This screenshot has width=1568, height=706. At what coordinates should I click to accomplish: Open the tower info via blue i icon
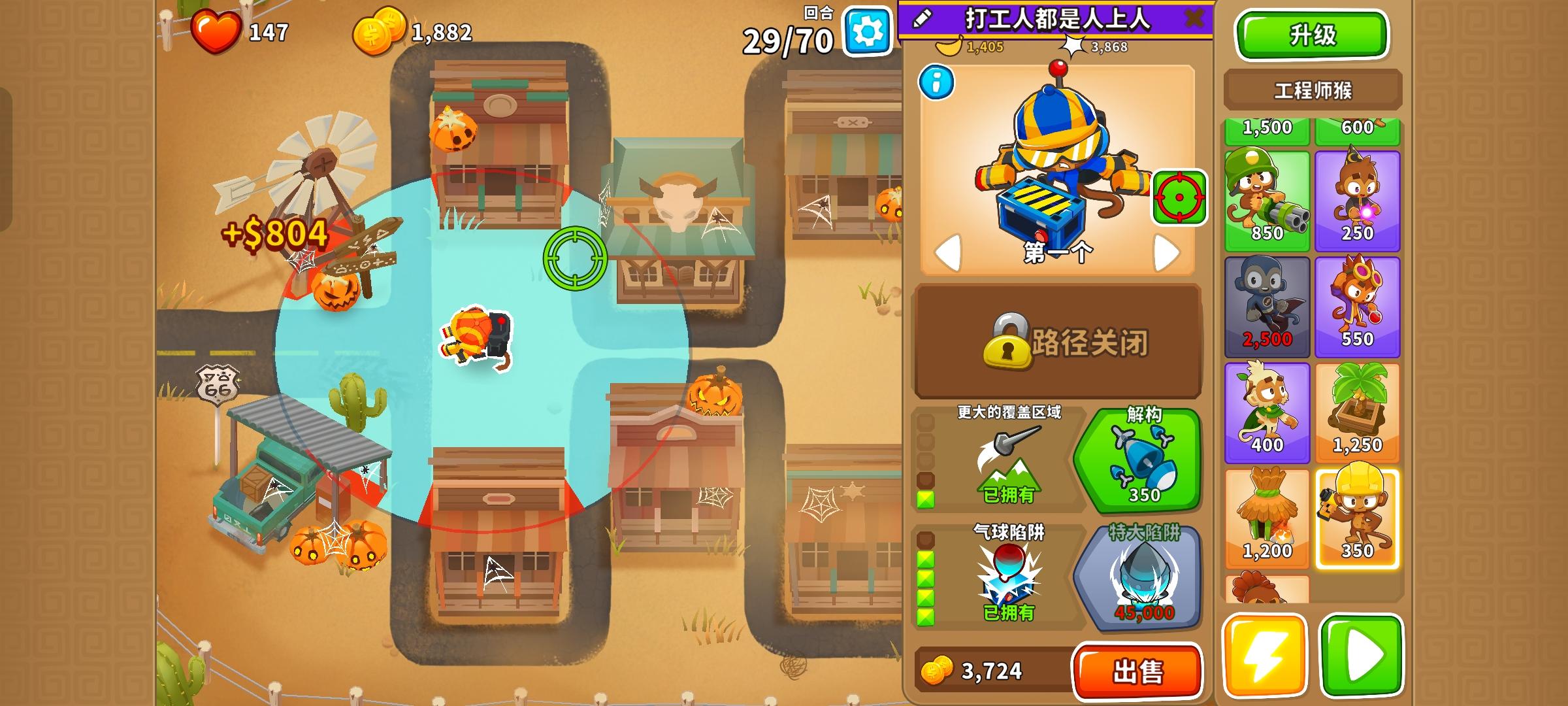pos(936,83)
